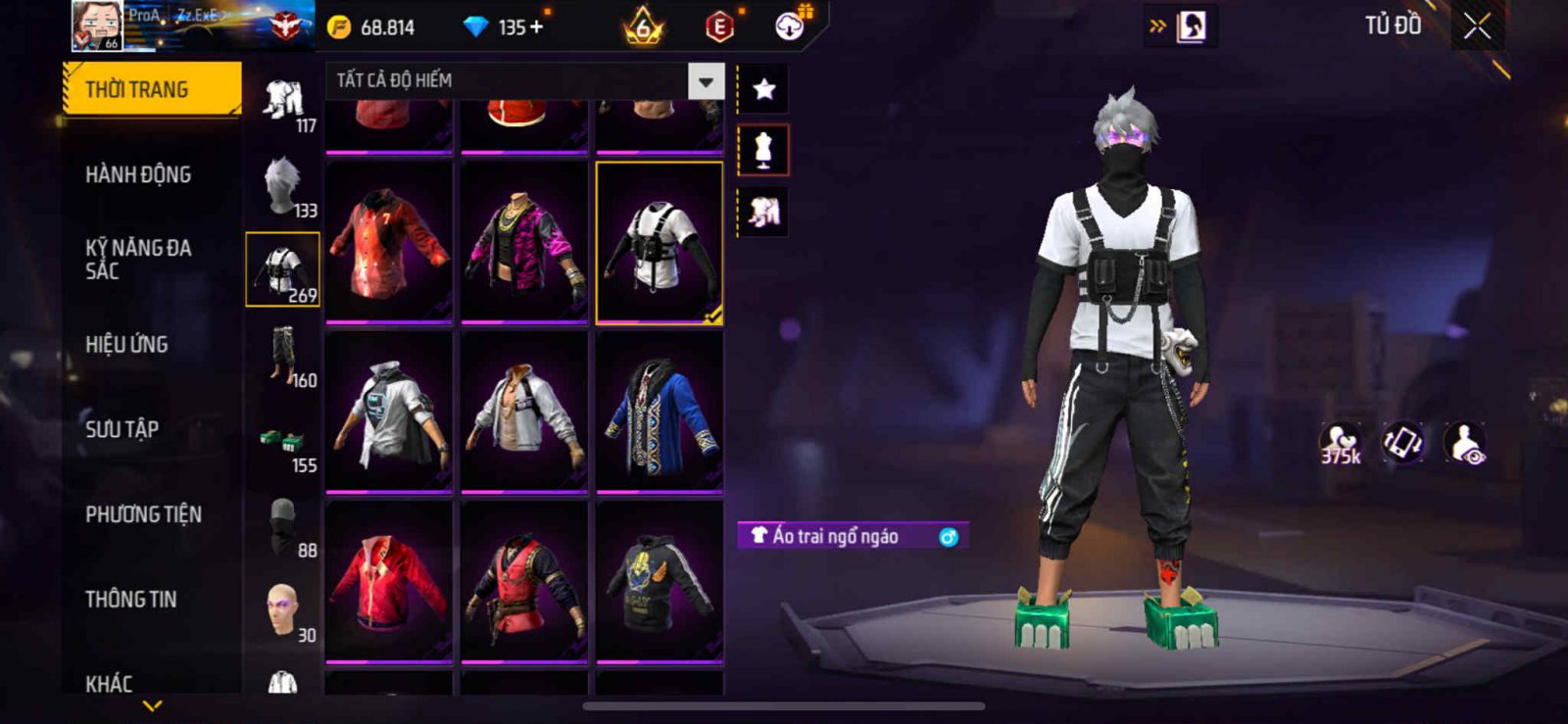Select the black hoodie with yellow print
The image size is (1568, 724).
[660, 582]
